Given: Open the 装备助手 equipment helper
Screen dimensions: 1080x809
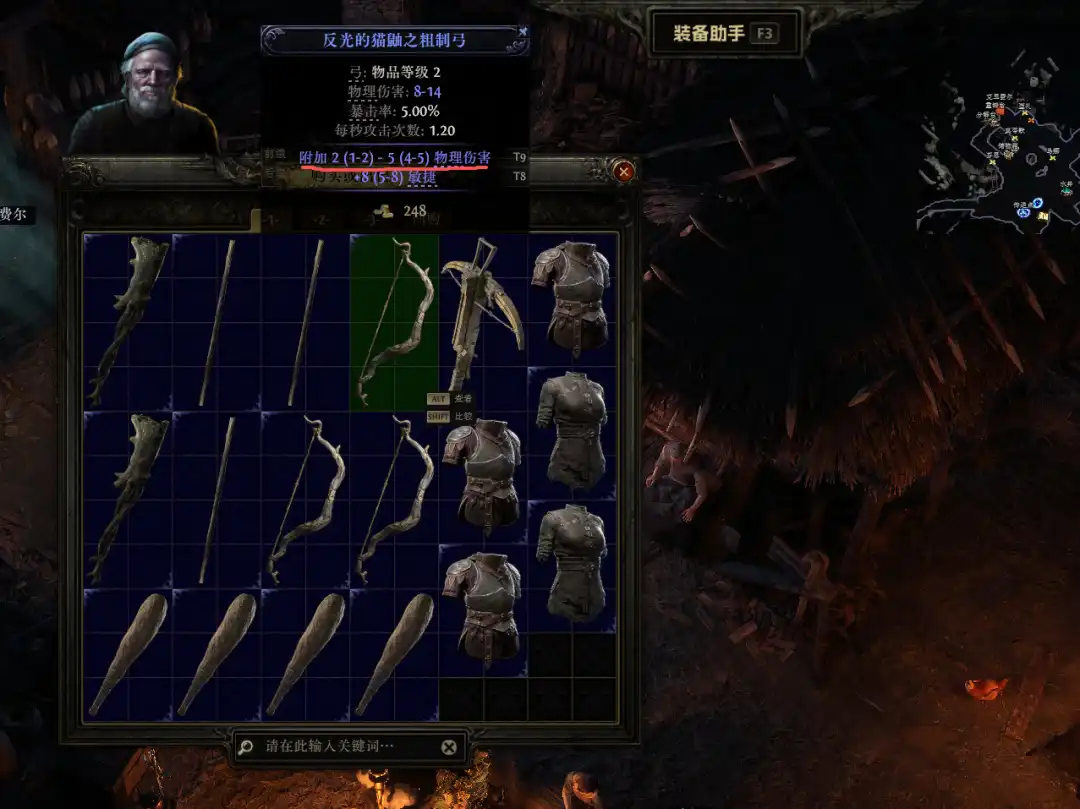Looking at the screenshot, I should tap(724, 34).
